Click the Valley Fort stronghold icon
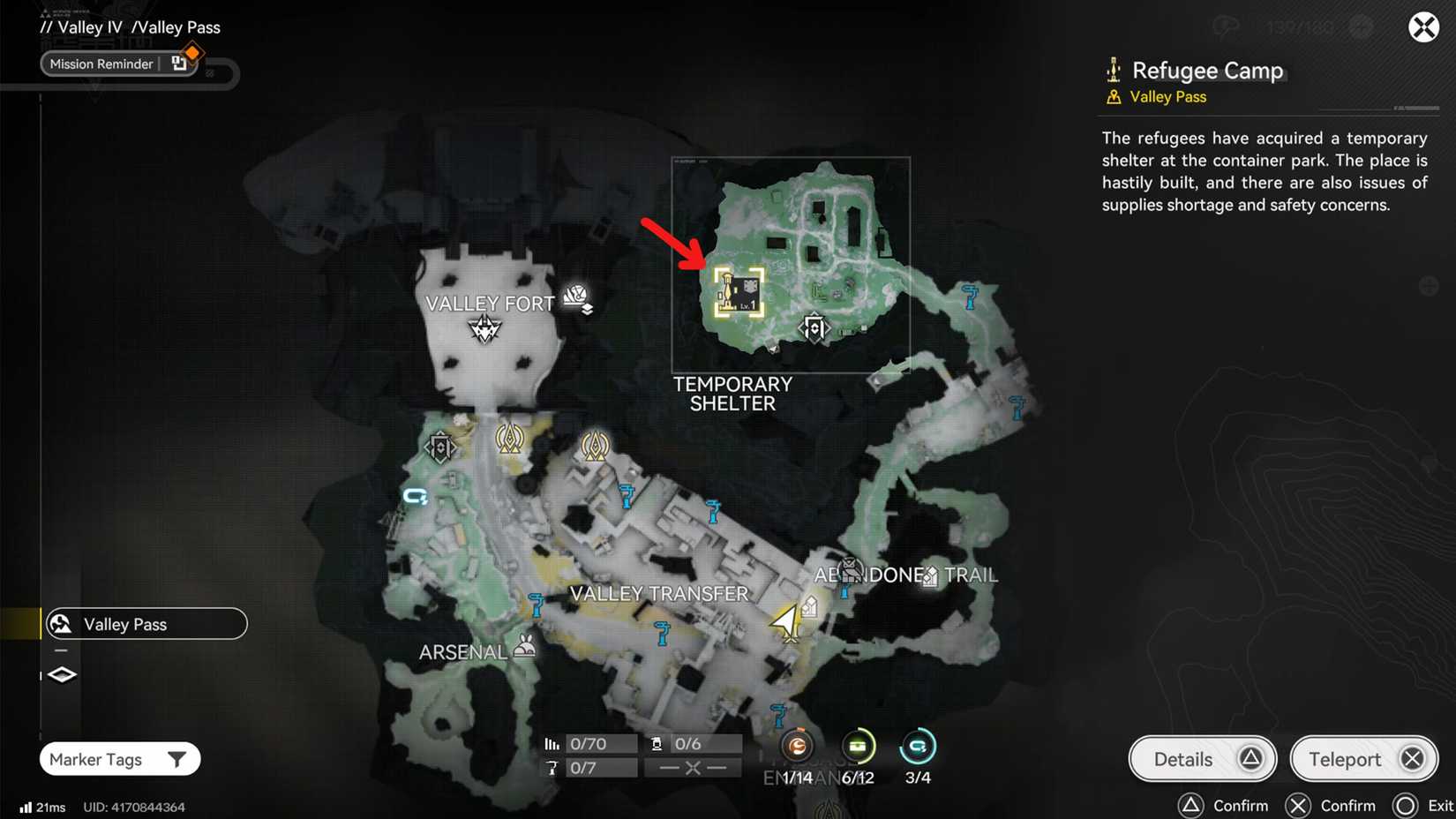Viewport: 1456px width, 819px height. (x=484, y=328)
